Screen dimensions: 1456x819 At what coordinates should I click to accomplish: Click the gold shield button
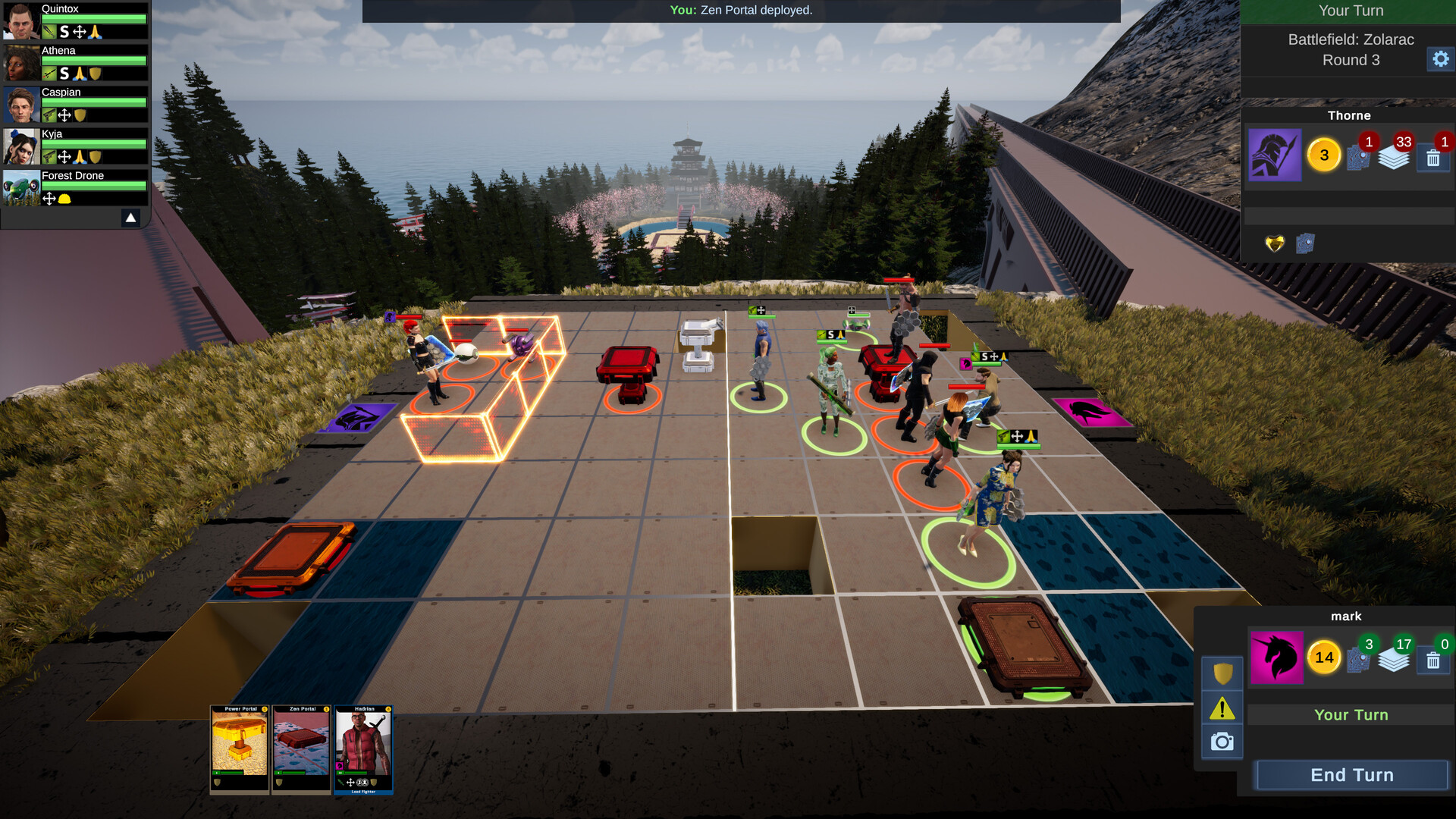pyautogui.click(x=1222, y=673)
